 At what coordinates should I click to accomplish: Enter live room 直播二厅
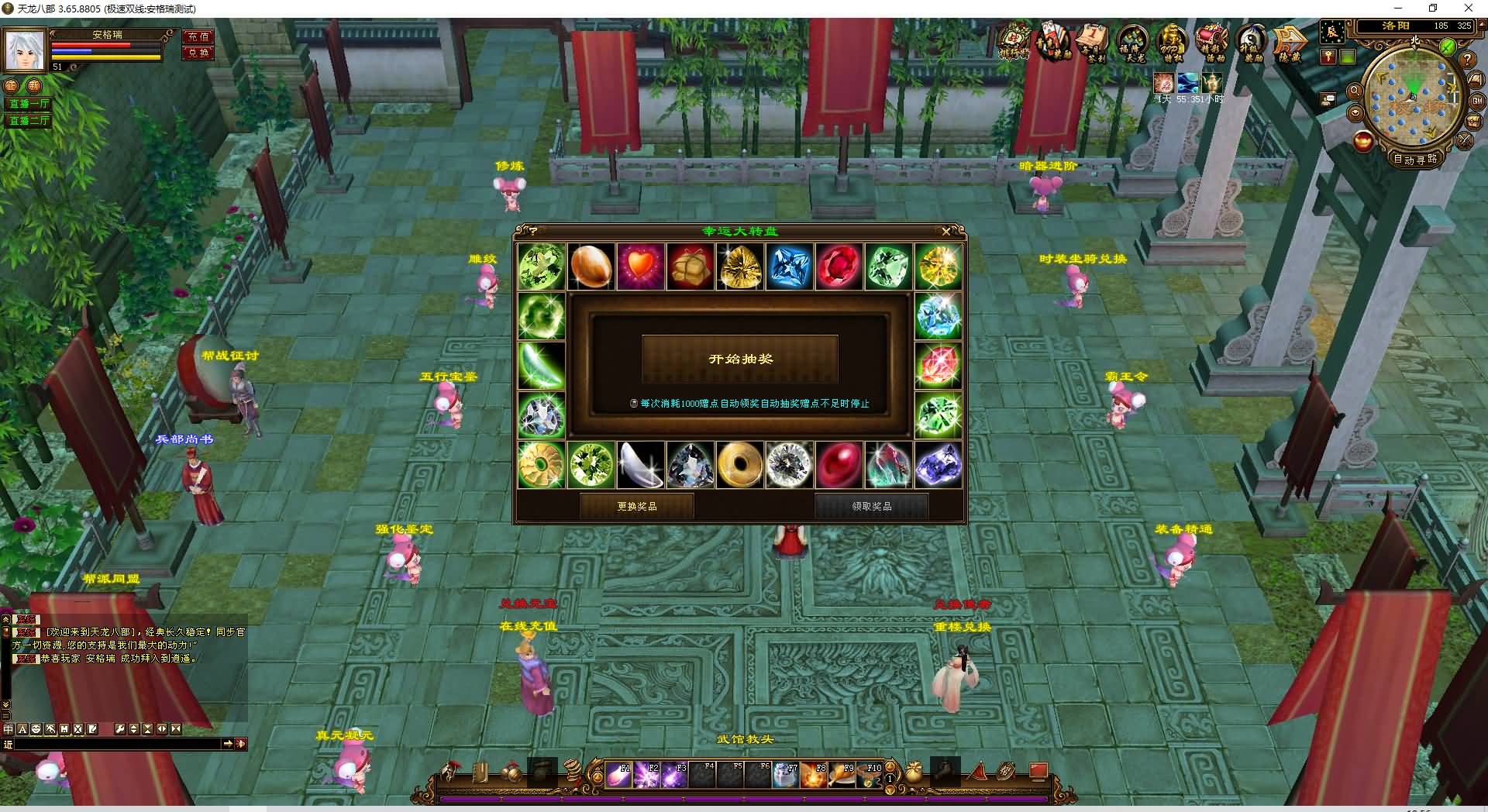tap(29, 121)
